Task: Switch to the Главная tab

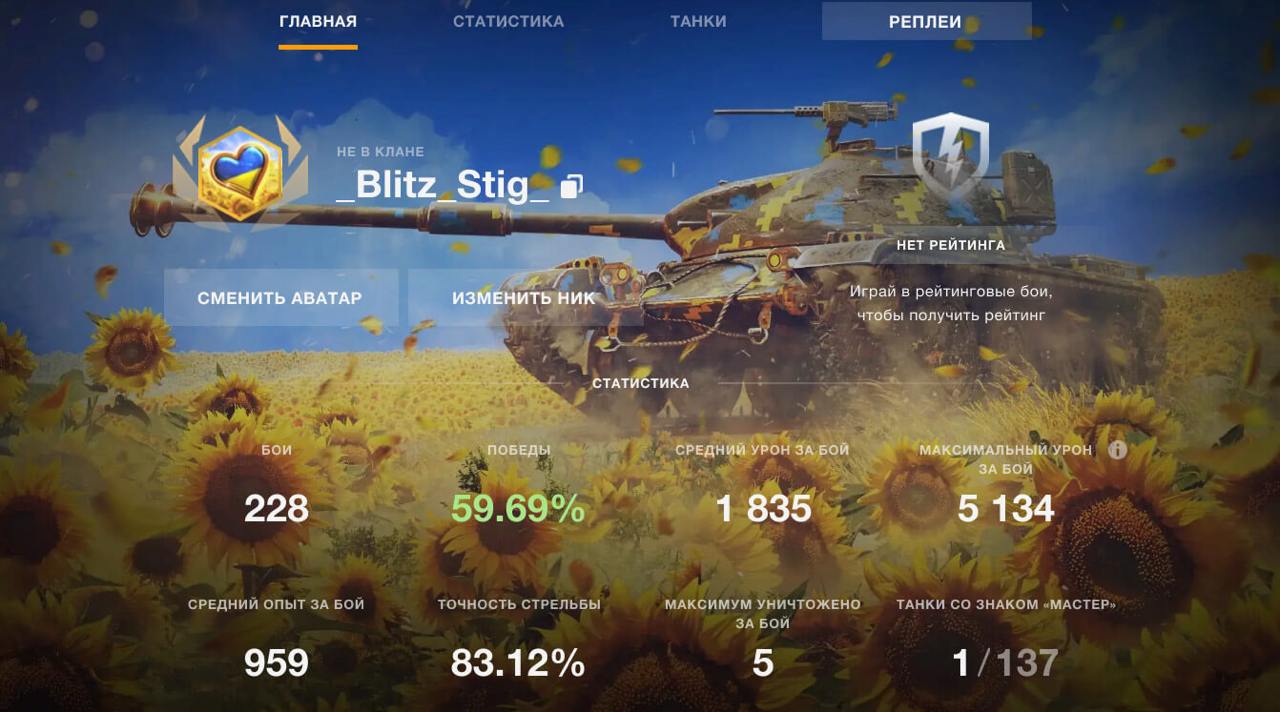Action: pyautogui.click(x=318, y=22)
